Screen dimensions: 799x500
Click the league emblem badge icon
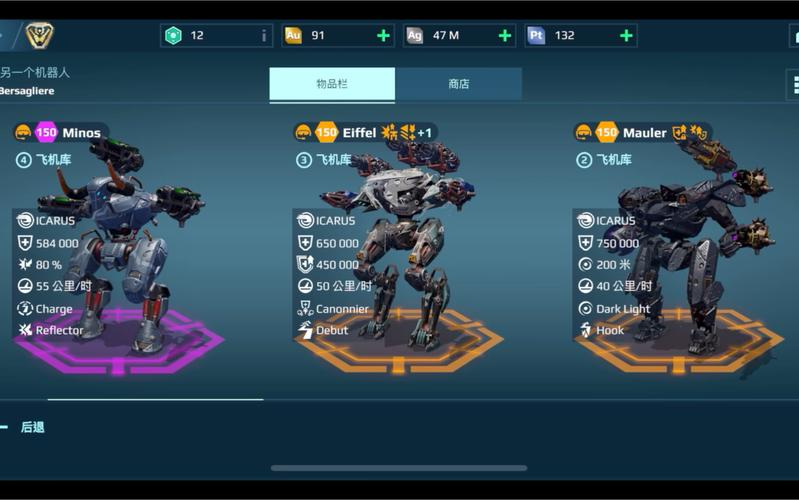point(39,36)
